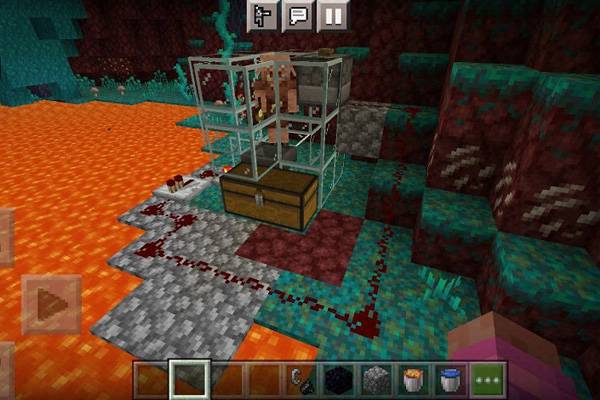Open the chat speech bubble button

(298, 16)
